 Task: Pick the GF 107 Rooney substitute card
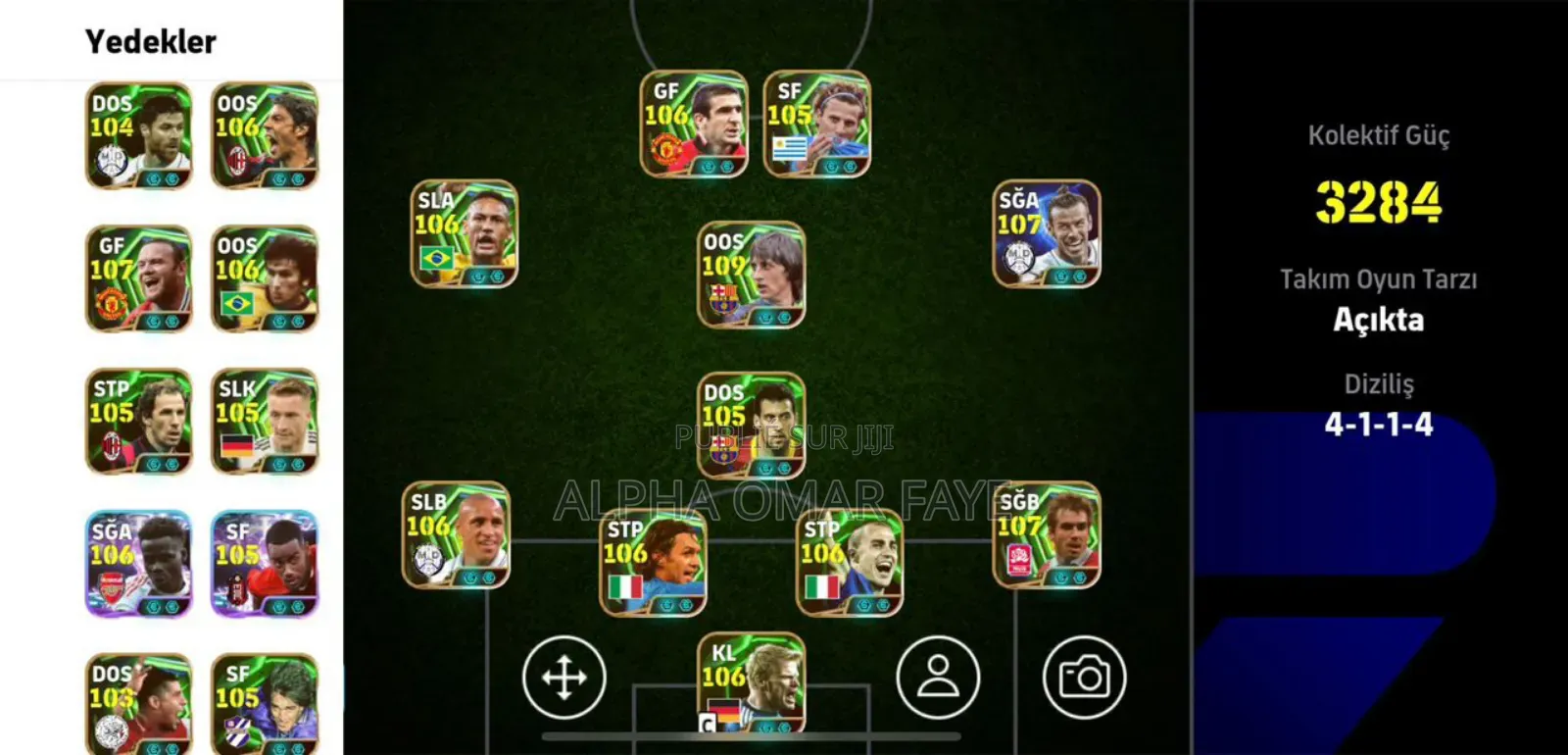coord(138,277)
